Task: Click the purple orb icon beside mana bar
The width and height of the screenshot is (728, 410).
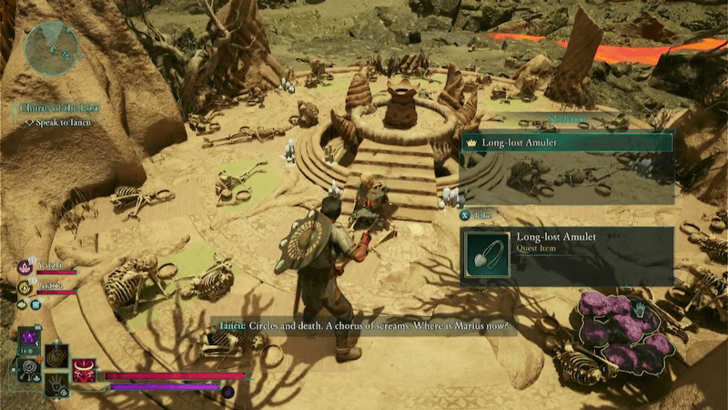Action: pos(227,391)
